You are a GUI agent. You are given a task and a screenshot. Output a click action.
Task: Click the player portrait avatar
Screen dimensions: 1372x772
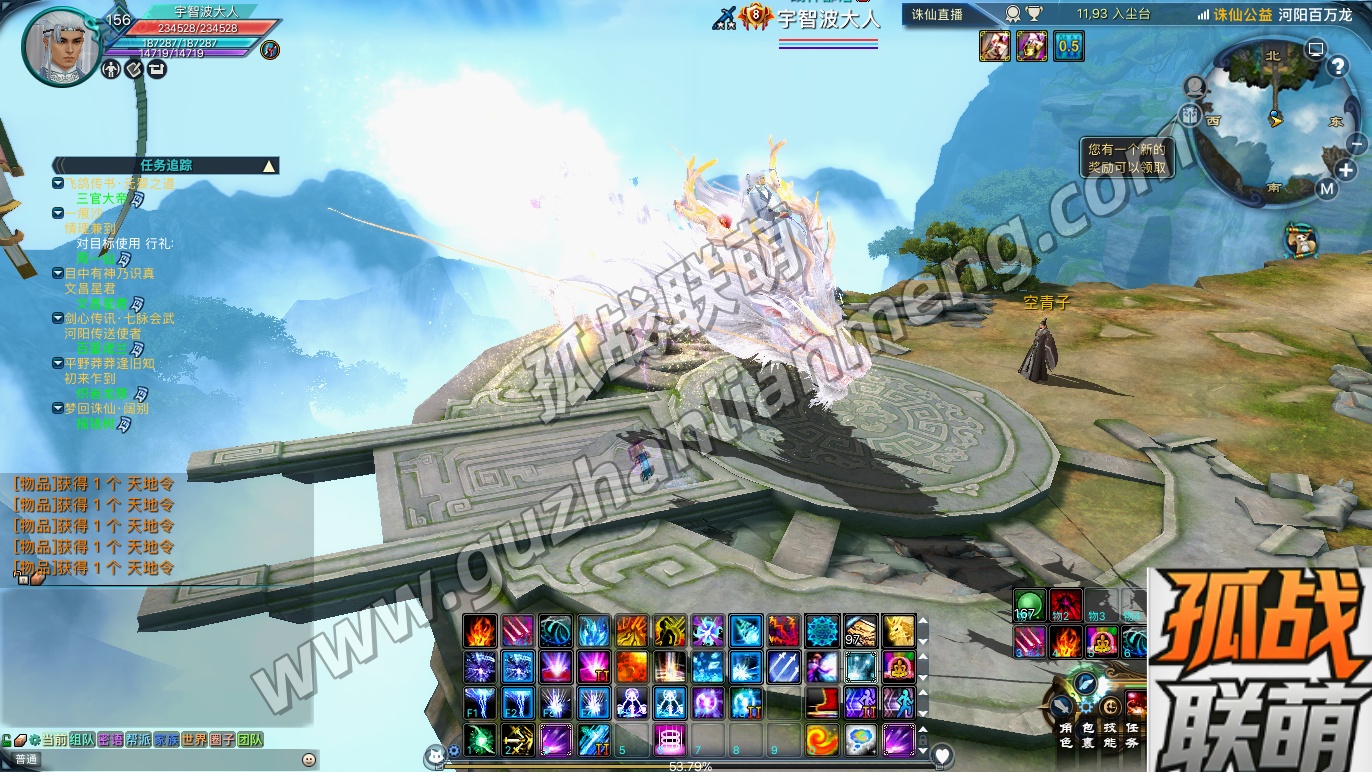[60, 48]
